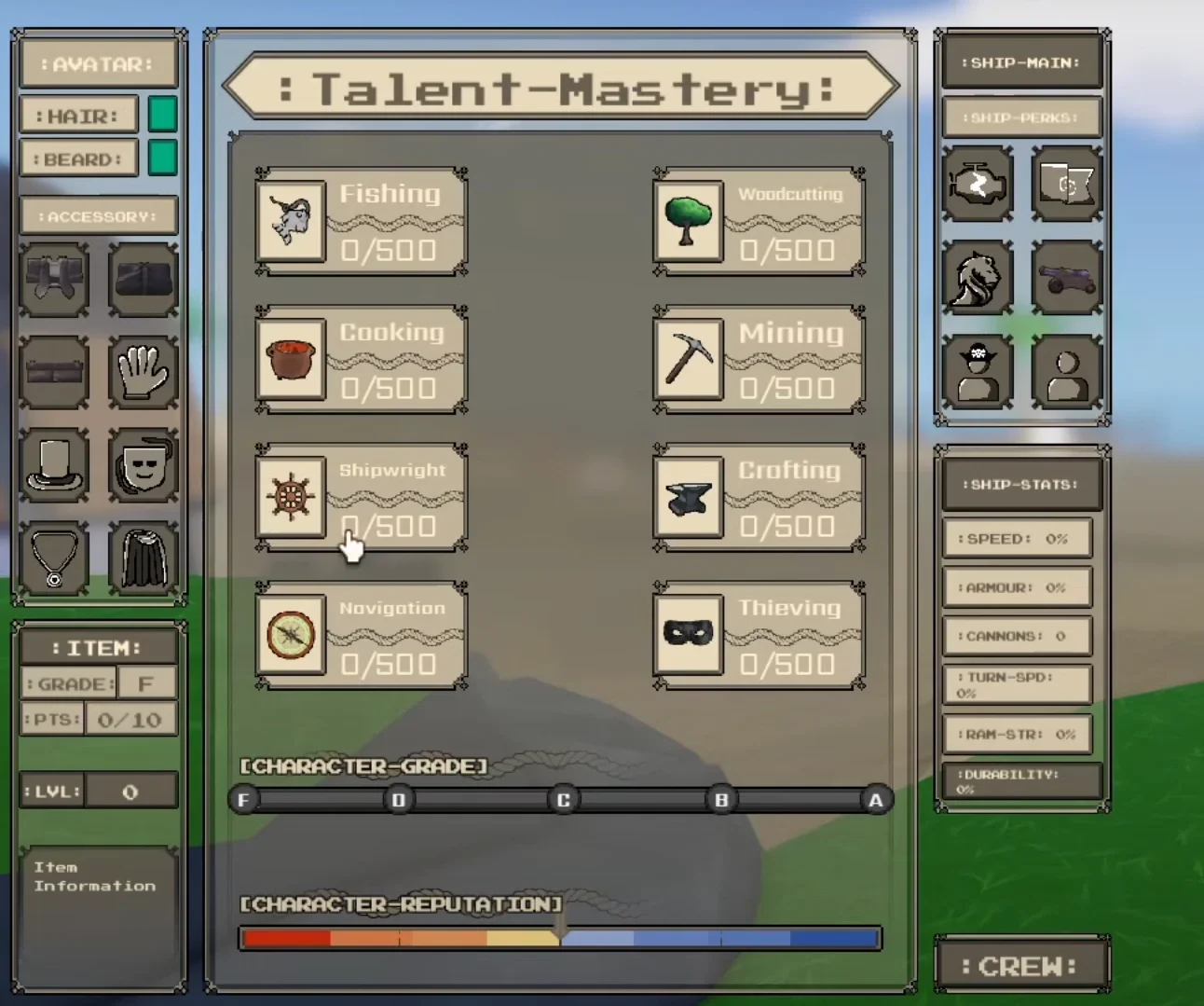Open the Thieving mask talent
Image resolution: width=1204 pixels, height=1006 pixels.
(x=687, y=635)
